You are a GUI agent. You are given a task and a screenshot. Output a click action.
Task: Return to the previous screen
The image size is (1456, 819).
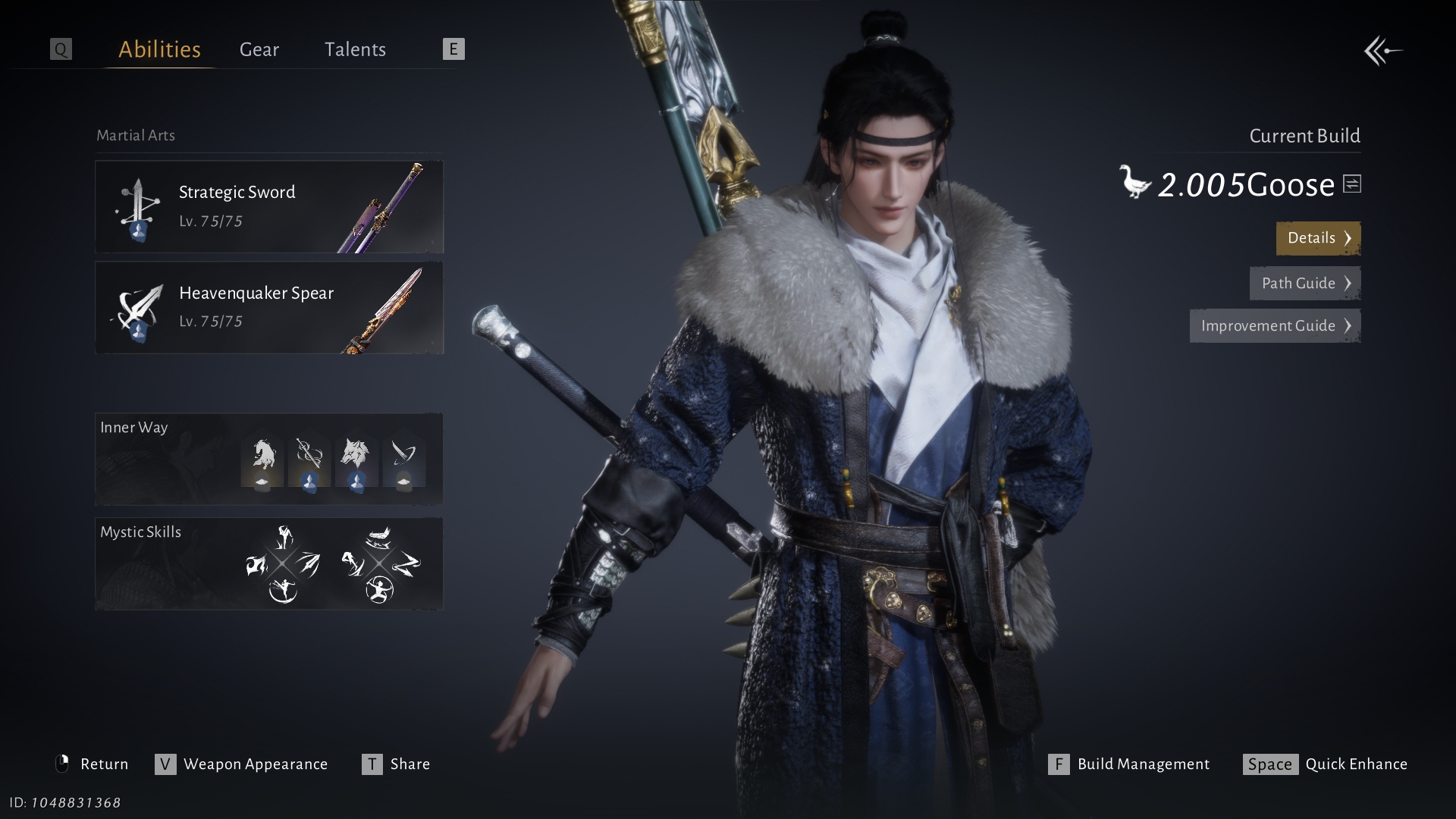tap(93, 764)
